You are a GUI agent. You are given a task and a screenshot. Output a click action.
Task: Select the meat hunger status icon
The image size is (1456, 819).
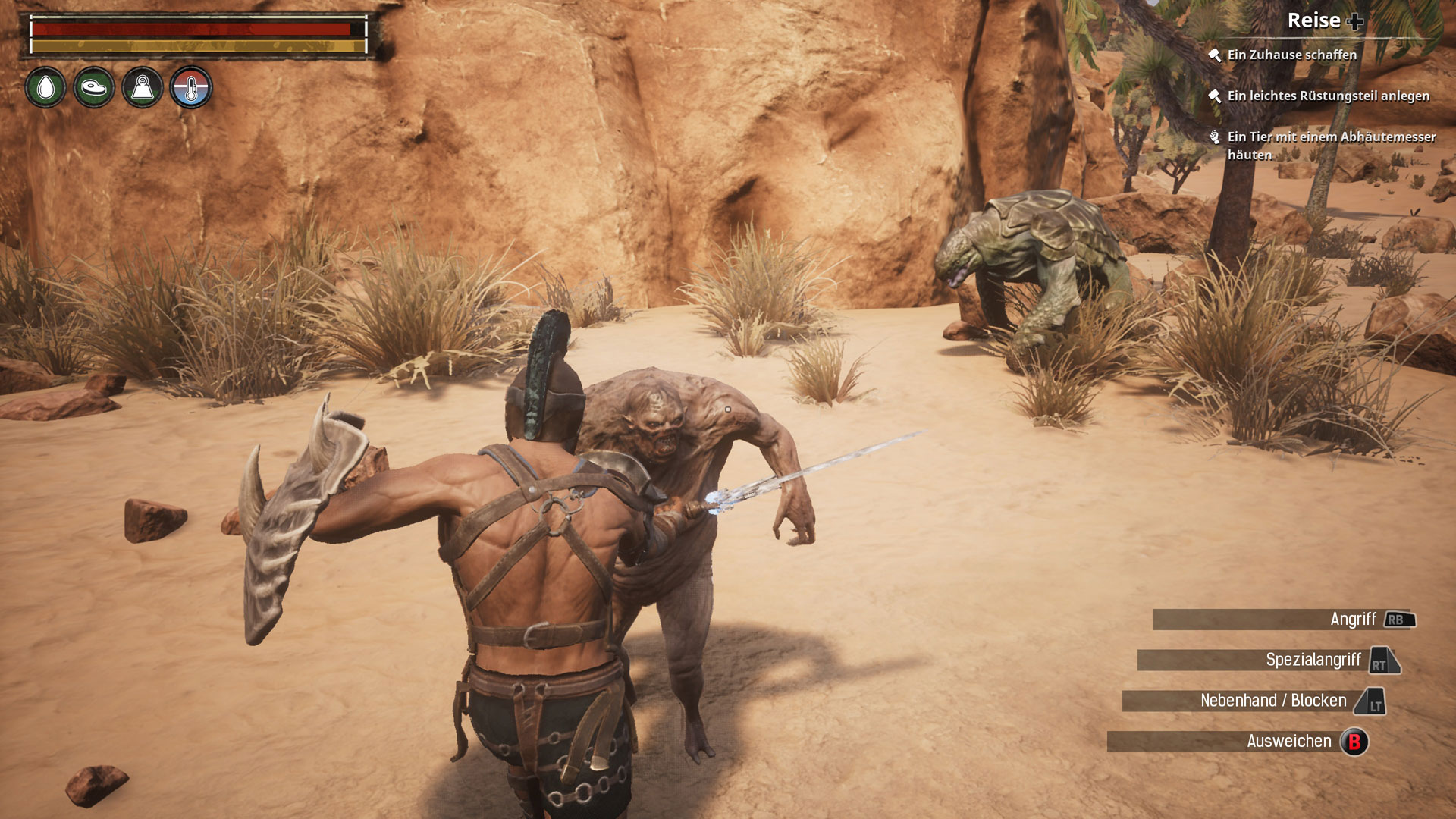coord(94,88)
